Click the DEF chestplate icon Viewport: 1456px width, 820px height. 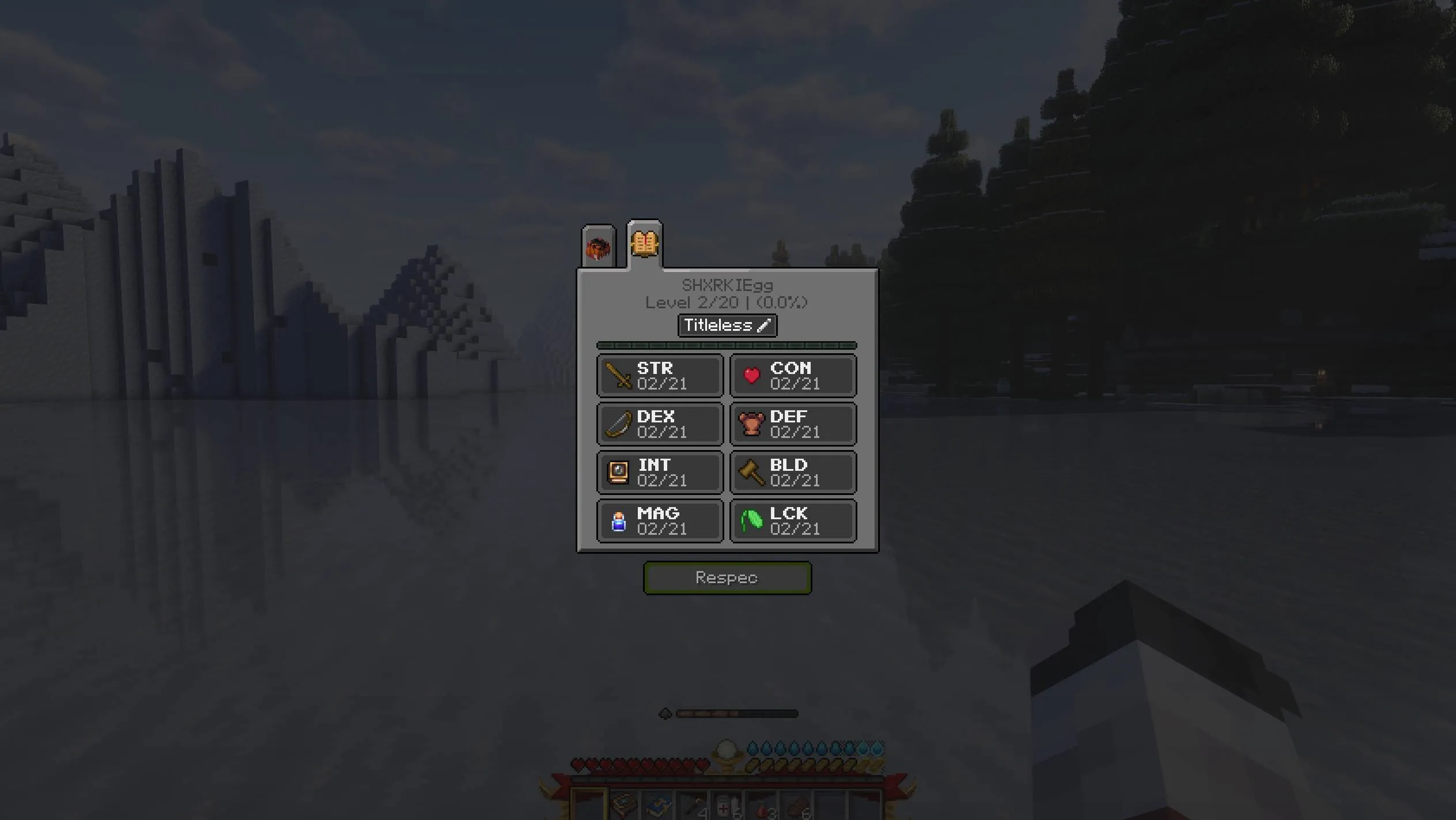pos(751,424)
